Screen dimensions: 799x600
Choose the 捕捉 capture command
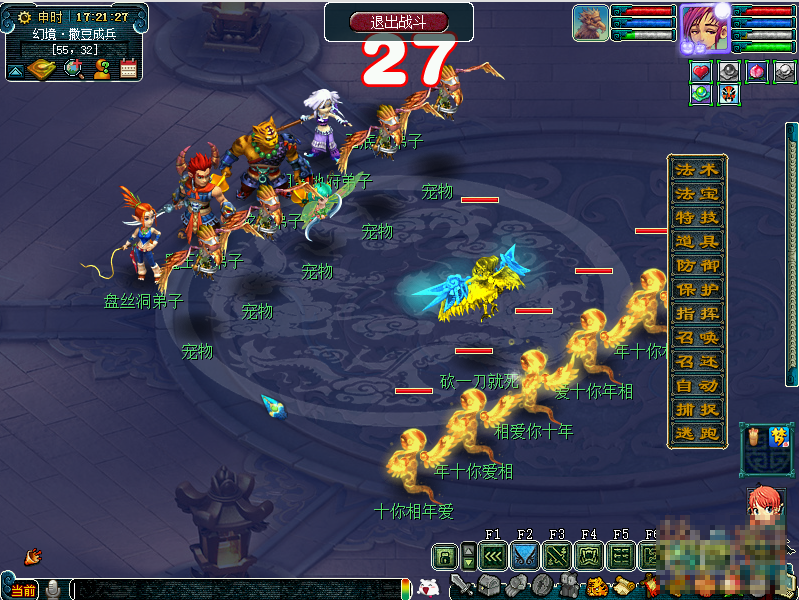(x=697, y=410)
